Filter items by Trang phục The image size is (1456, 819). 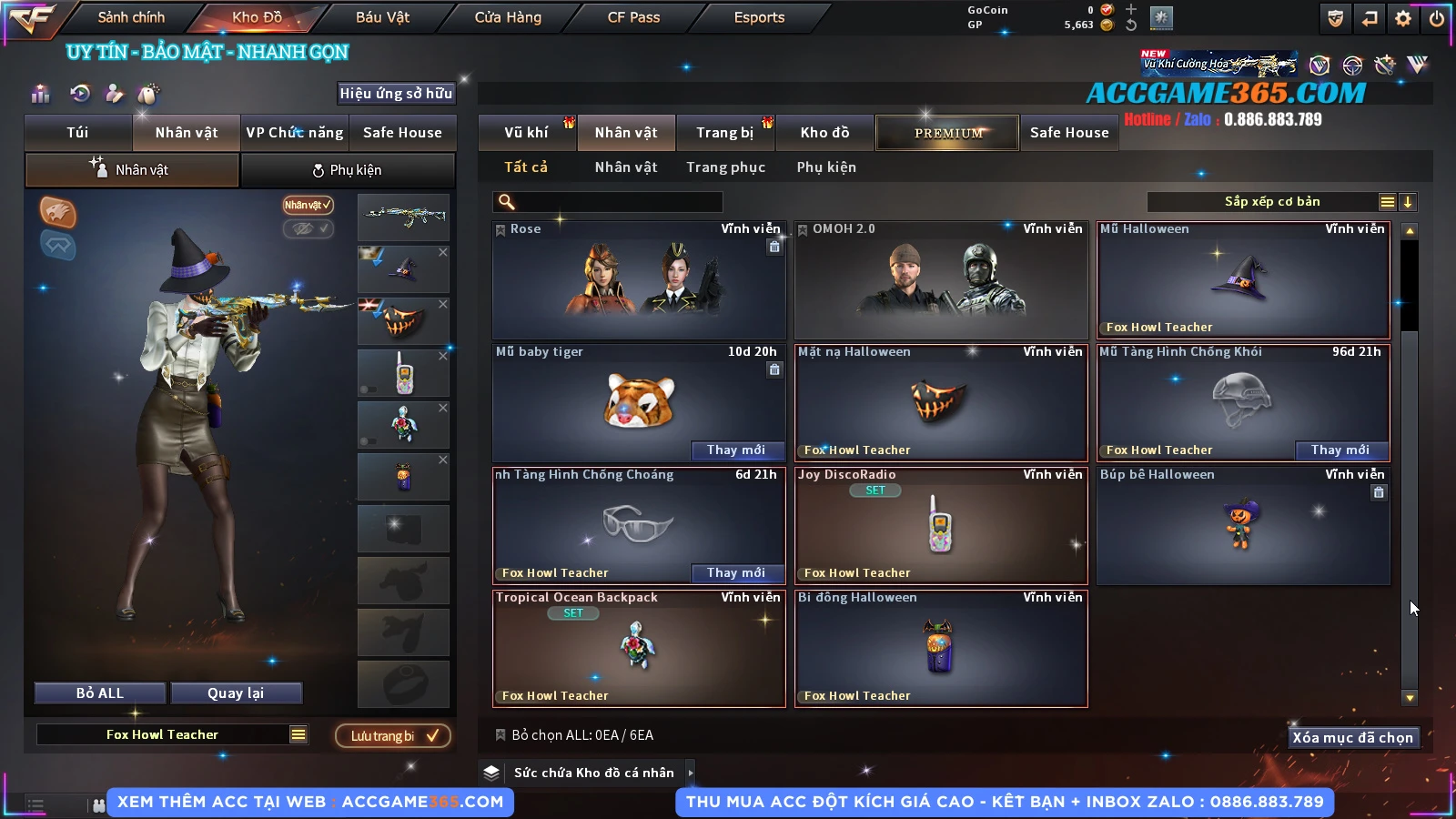725,167
